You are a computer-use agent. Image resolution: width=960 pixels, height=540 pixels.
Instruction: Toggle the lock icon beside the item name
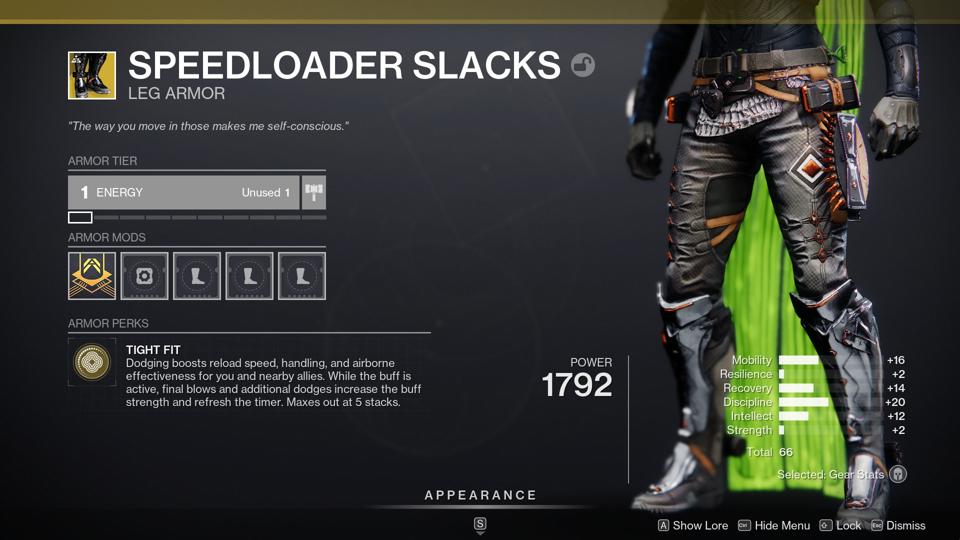point(583,66)
